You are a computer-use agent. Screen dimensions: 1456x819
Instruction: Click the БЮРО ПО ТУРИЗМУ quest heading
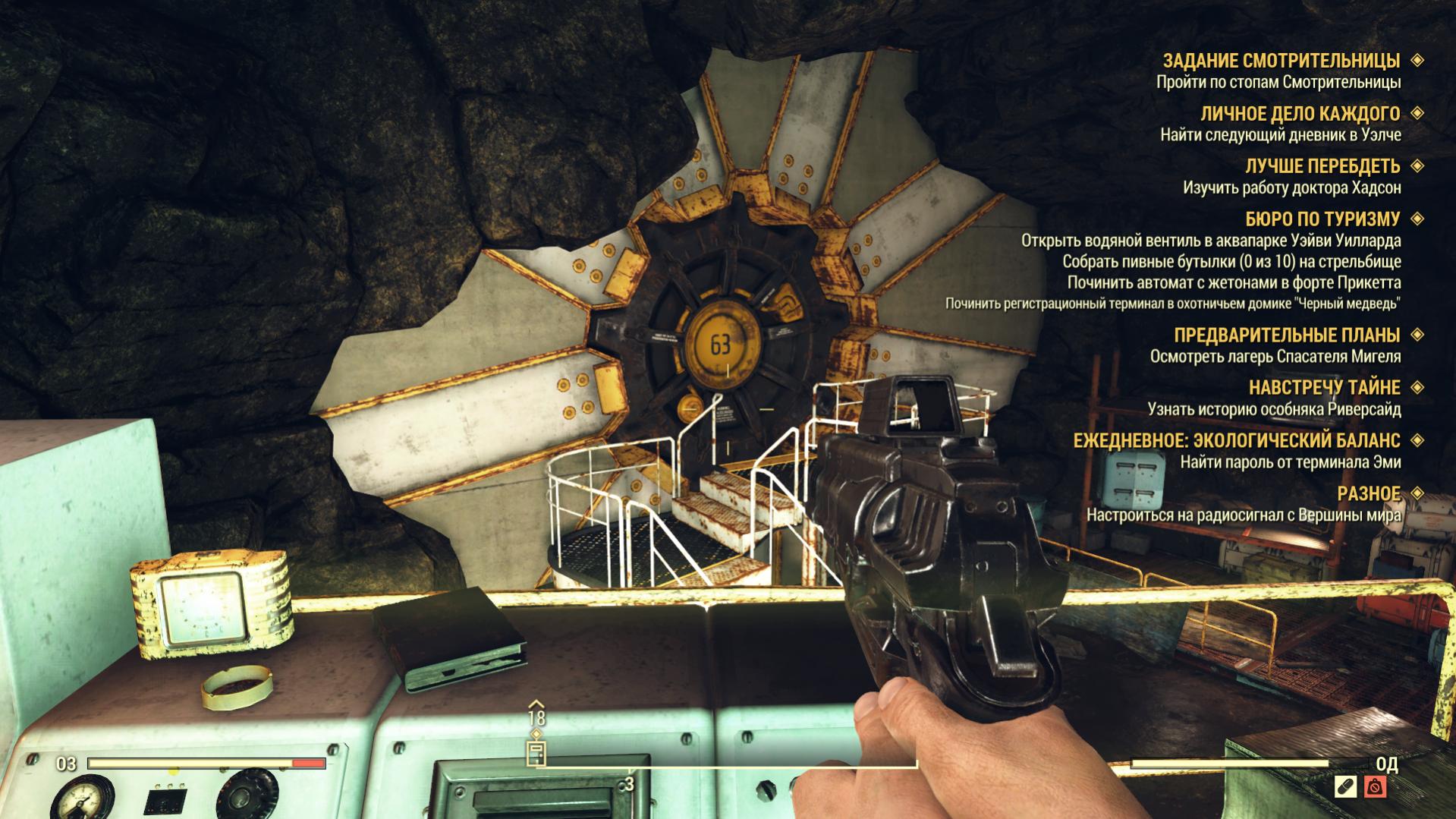[1322, 219]
